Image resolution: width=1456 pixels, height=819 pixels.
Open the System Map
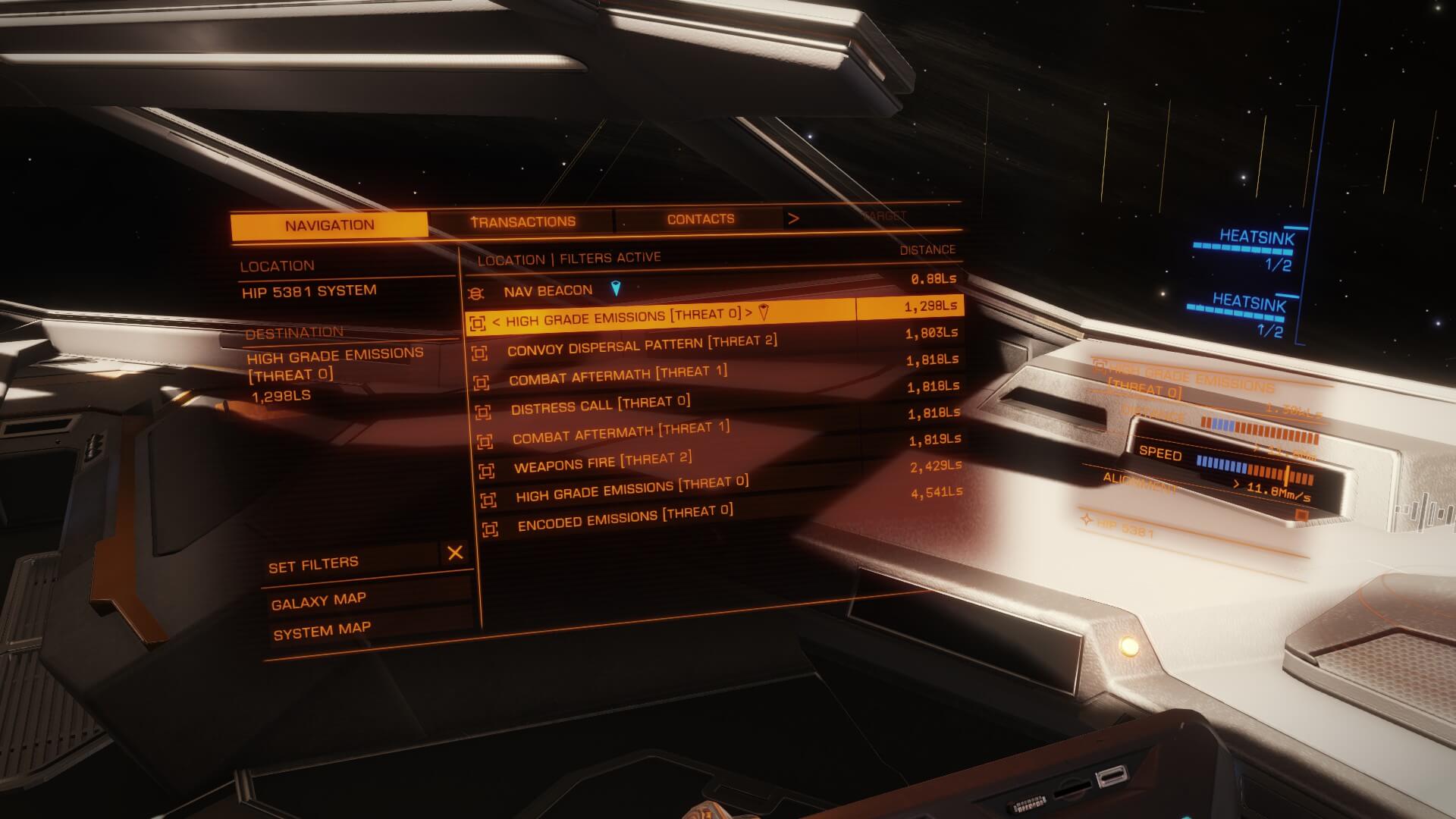[322, 631]
